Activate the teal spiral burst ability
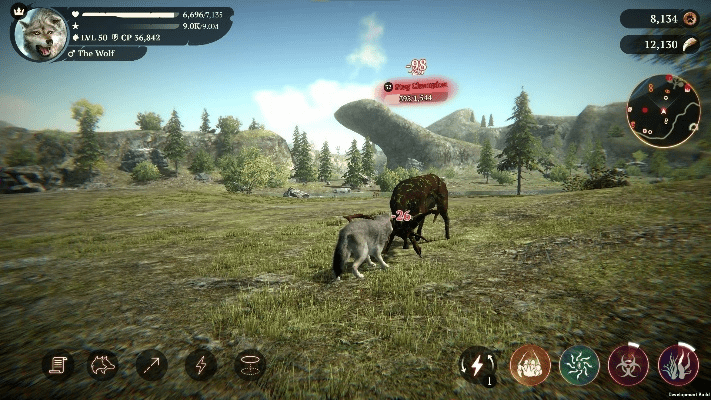This screenshot has width=711, height=400. (579, 365)
